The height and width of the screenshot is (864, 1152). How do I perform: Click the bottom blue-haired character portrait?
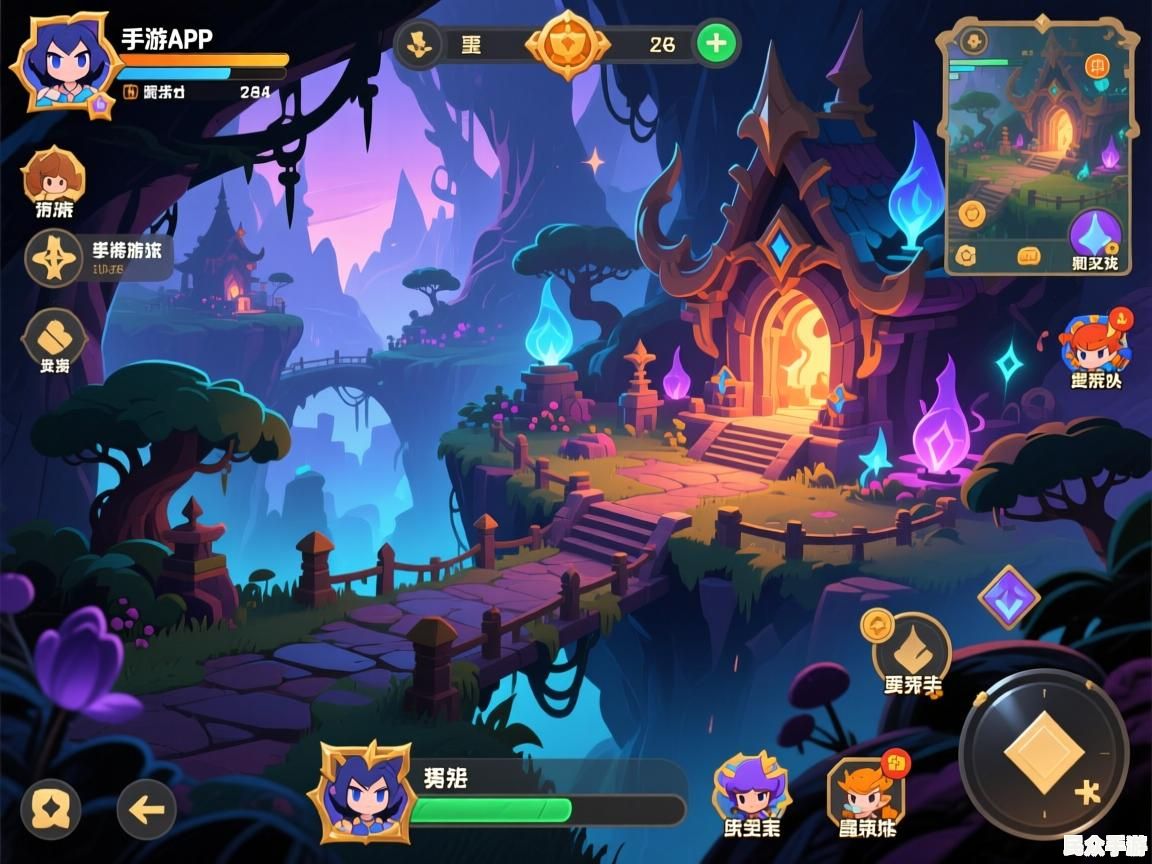361,793
